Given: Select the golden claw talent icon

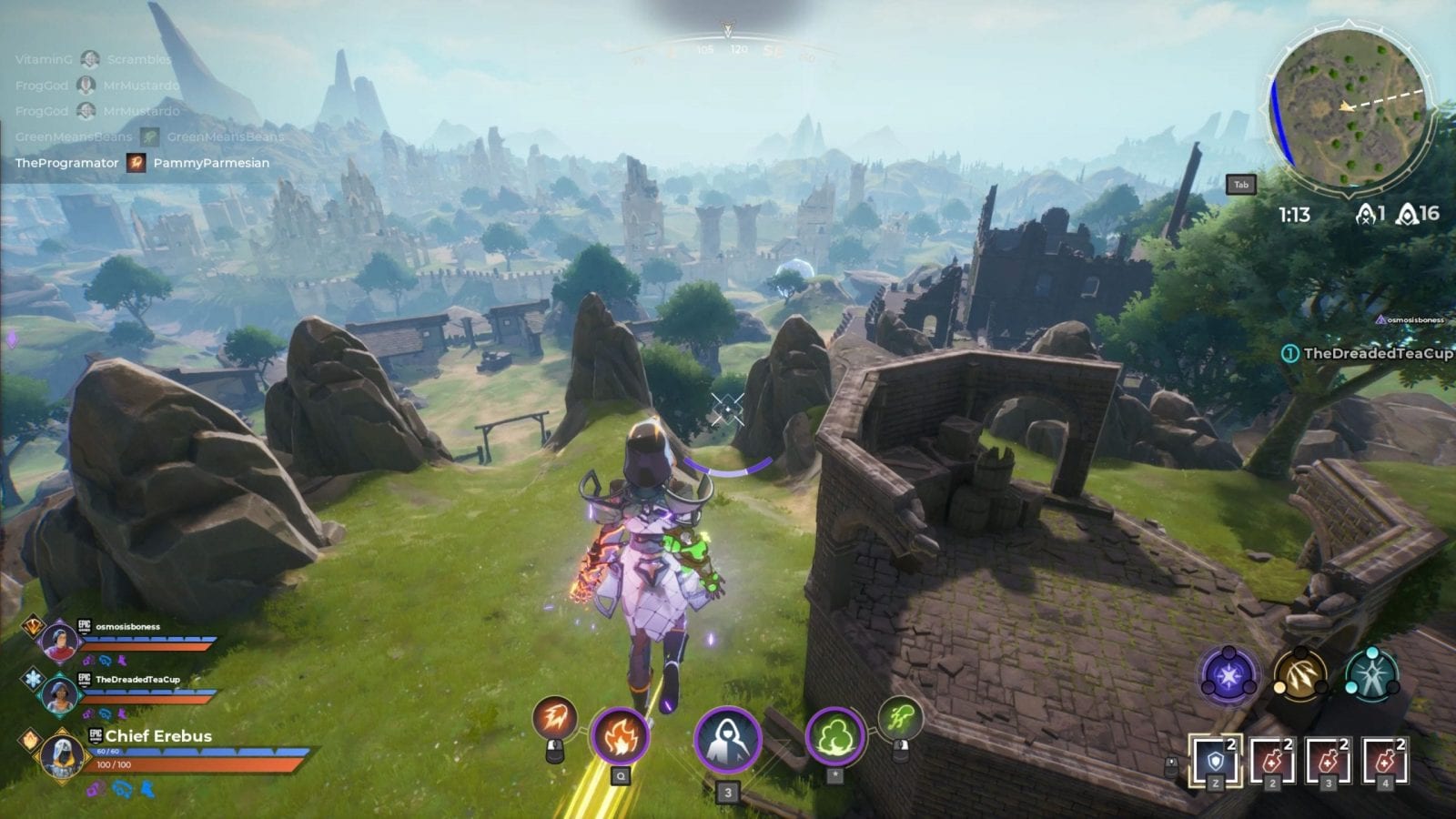Looking at the screenshot, I should click(1299, 675).
